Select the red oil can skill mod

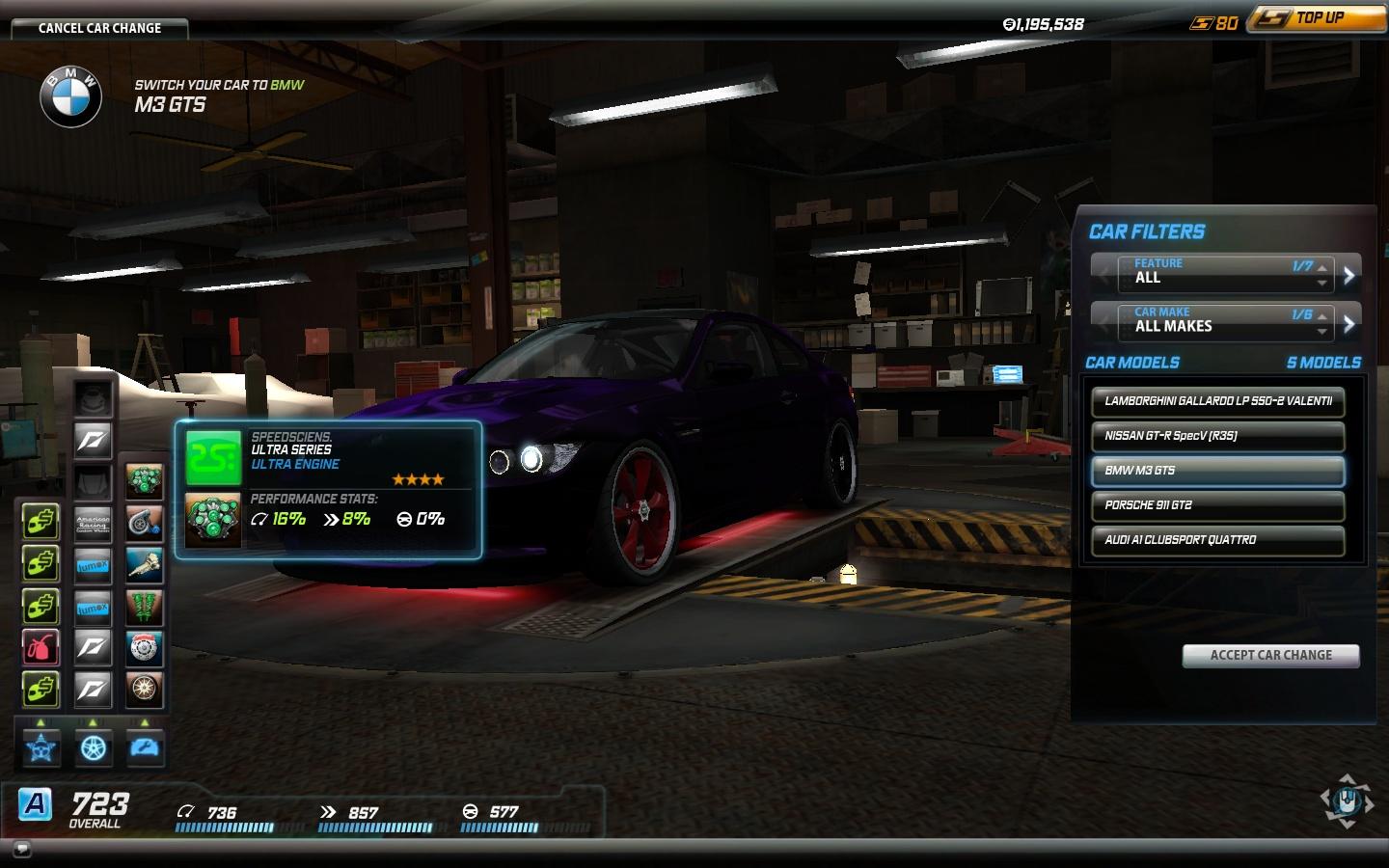(x=41, y=648)
